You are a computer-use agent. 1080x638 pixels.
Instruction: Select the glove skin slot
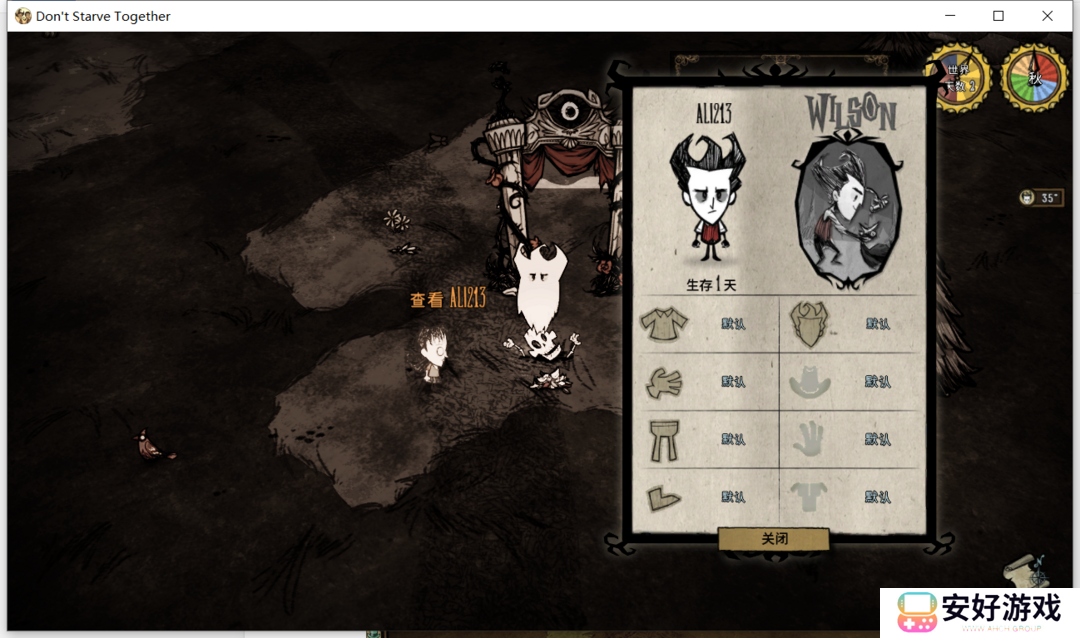[x=663, y=382]
